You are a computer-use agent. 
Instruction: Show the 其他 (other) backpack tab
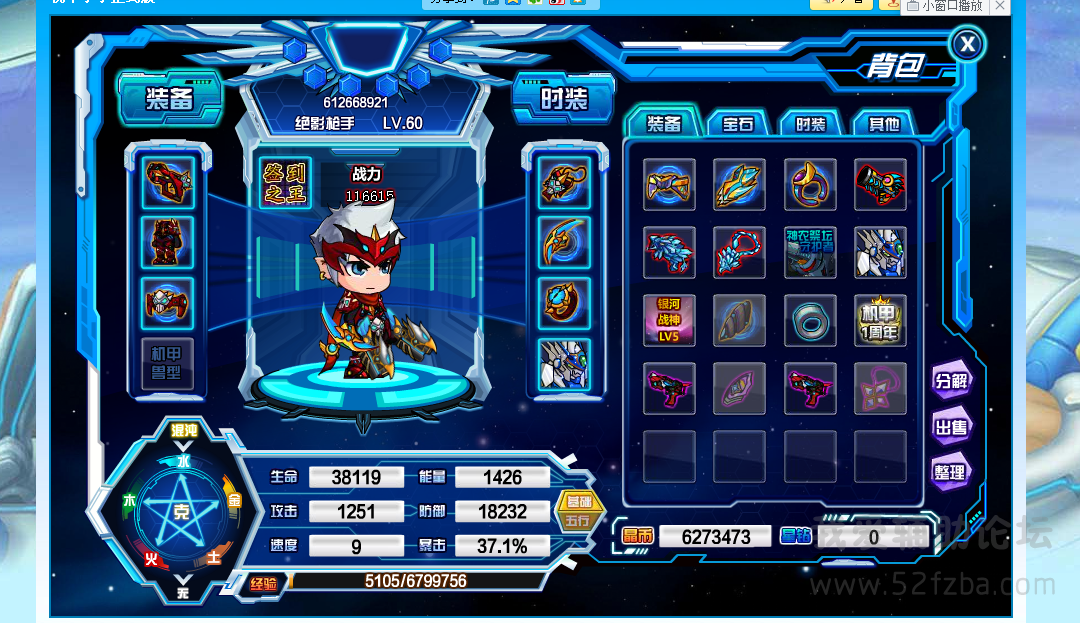click(883, 124)
